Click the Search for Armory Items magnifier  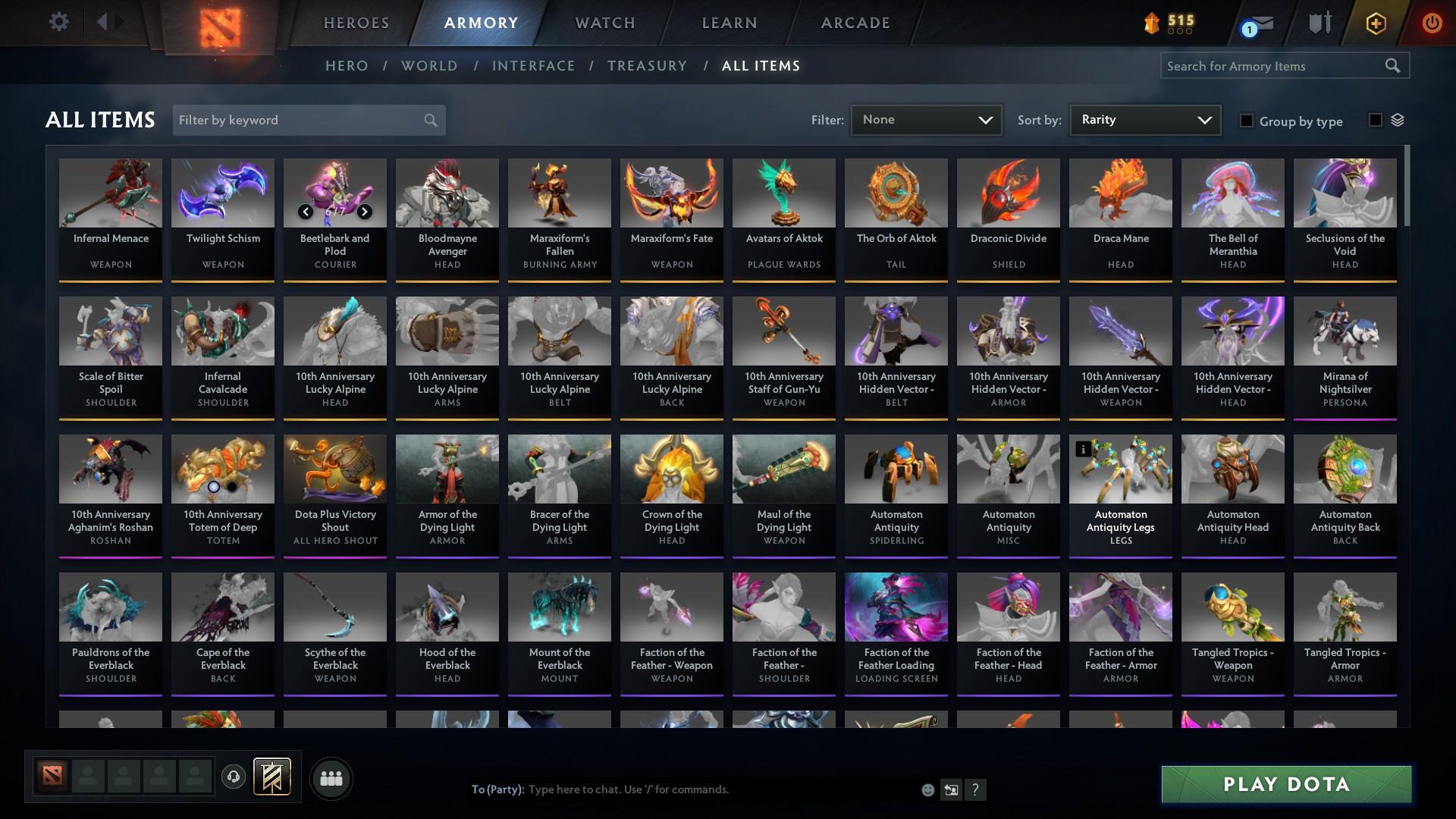coord(1394,66)
